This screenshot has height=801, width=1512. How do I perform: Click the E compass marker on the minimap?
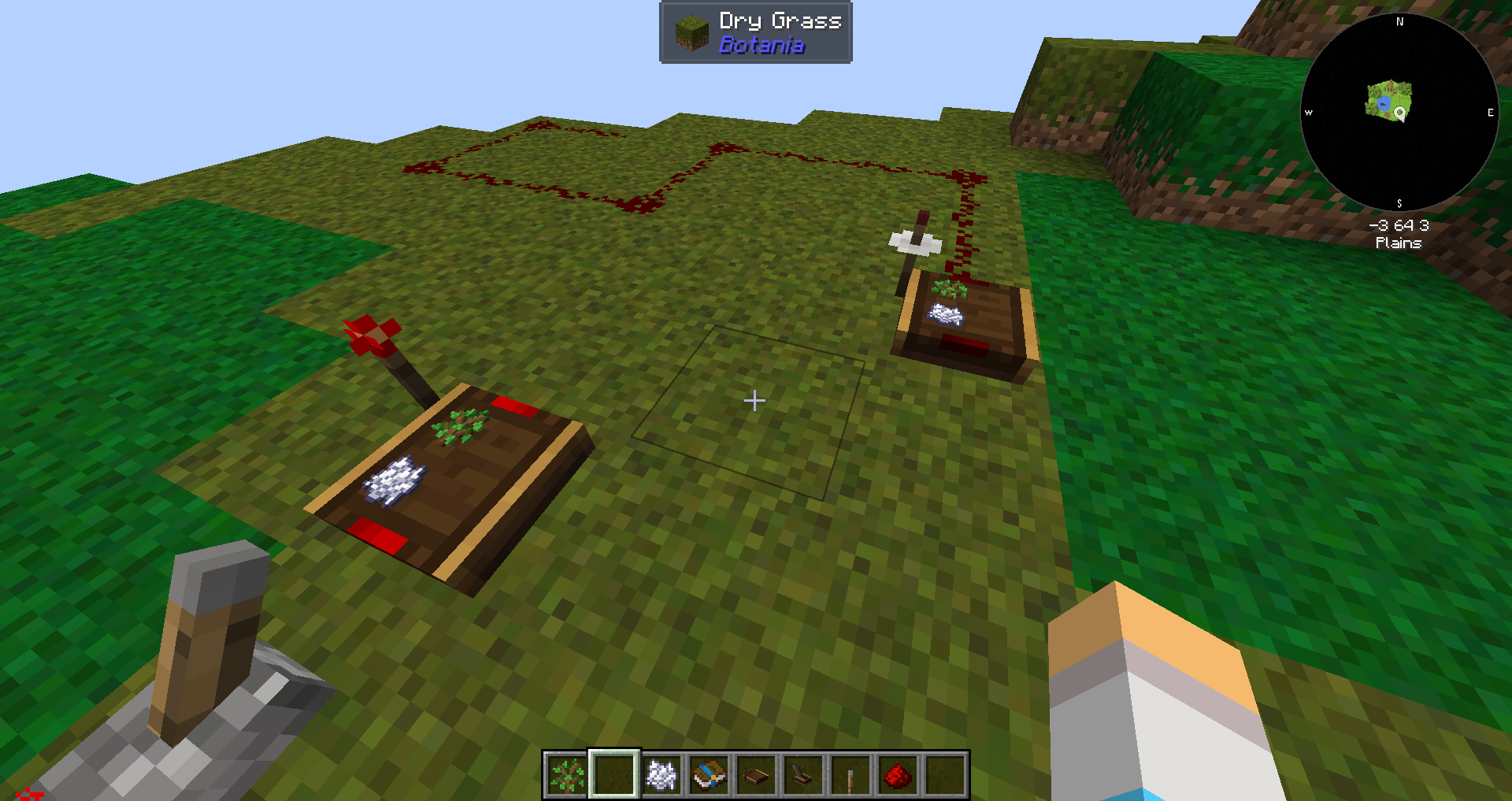pos(1489,113)
